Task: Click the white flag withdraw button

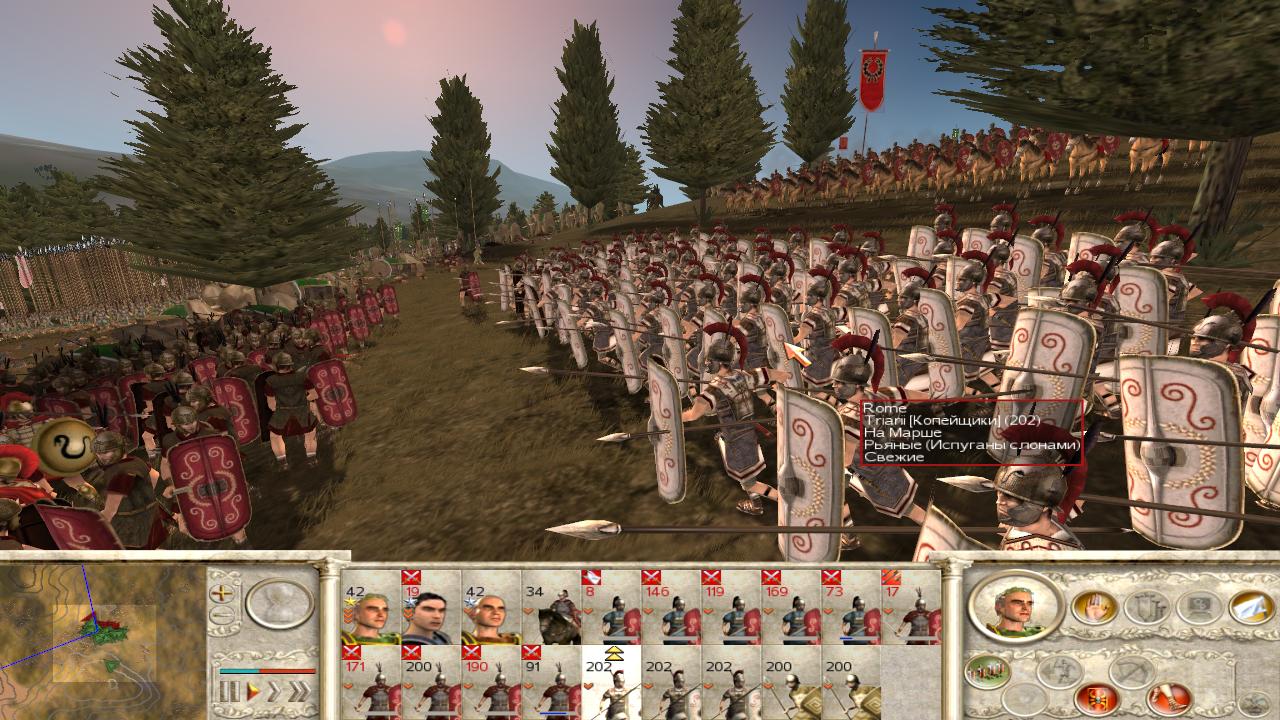Action: coord(1249,606)
